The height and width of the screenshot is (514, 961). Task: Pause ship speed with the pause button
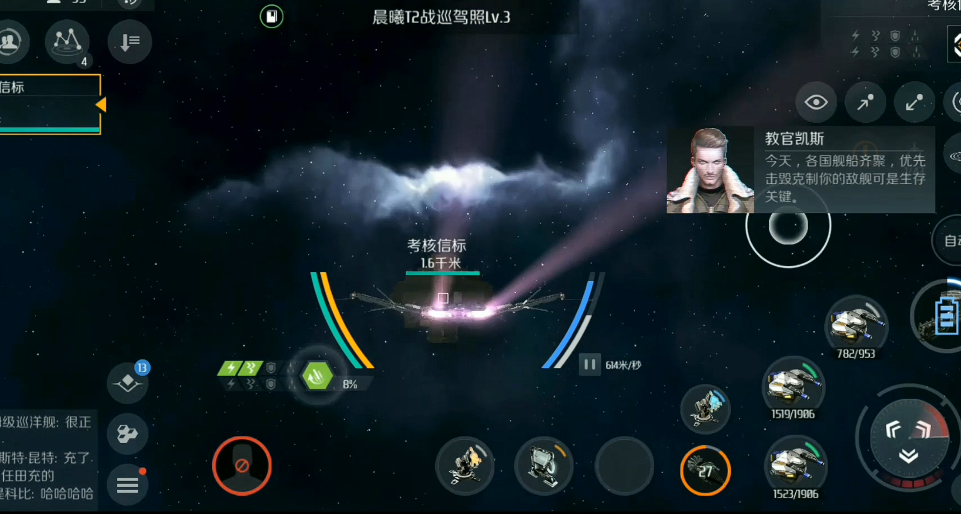pos(590,364)
